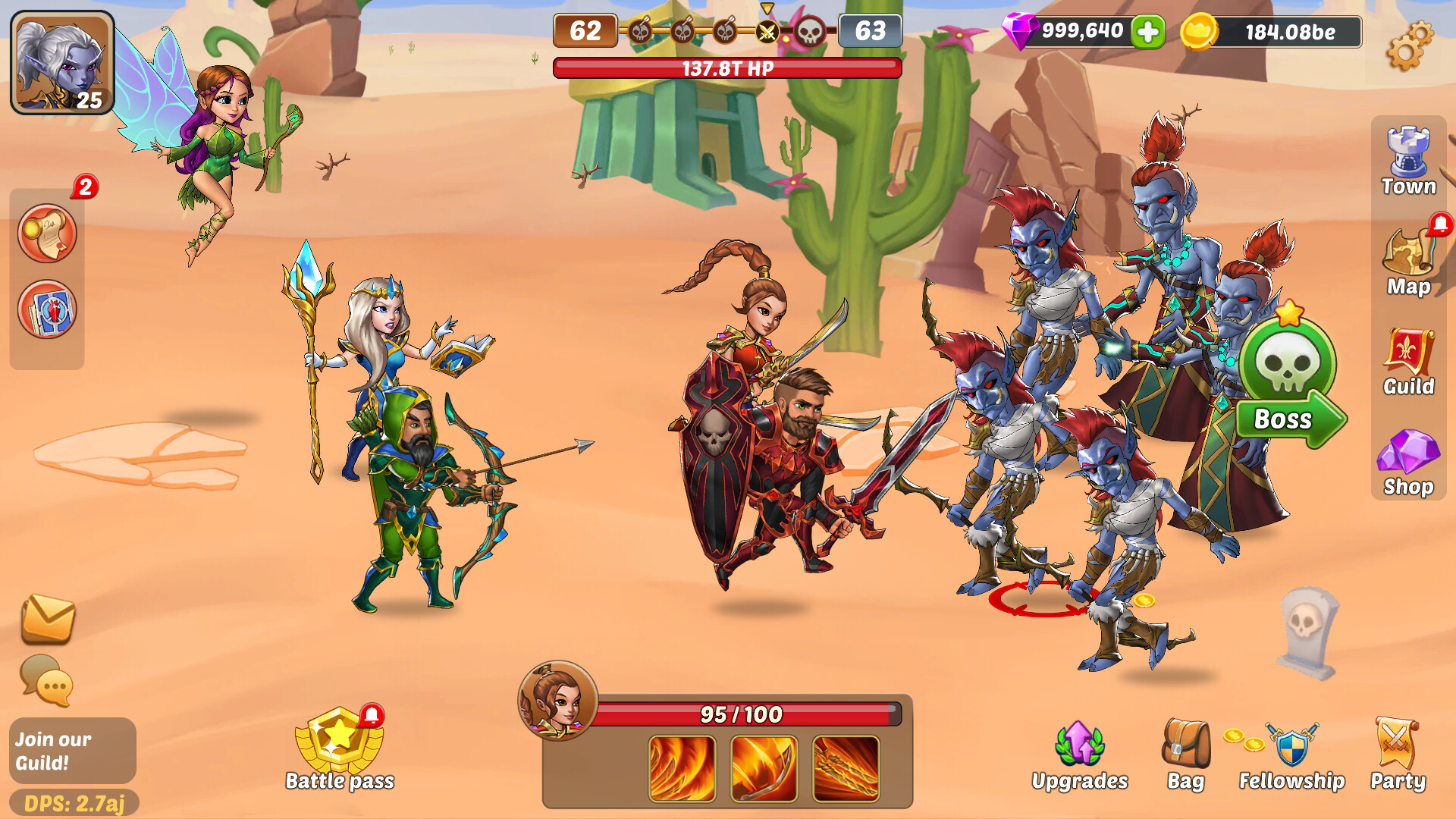
Task: Check the 137.8T HP boss health bar
Action: coord(726,67)
